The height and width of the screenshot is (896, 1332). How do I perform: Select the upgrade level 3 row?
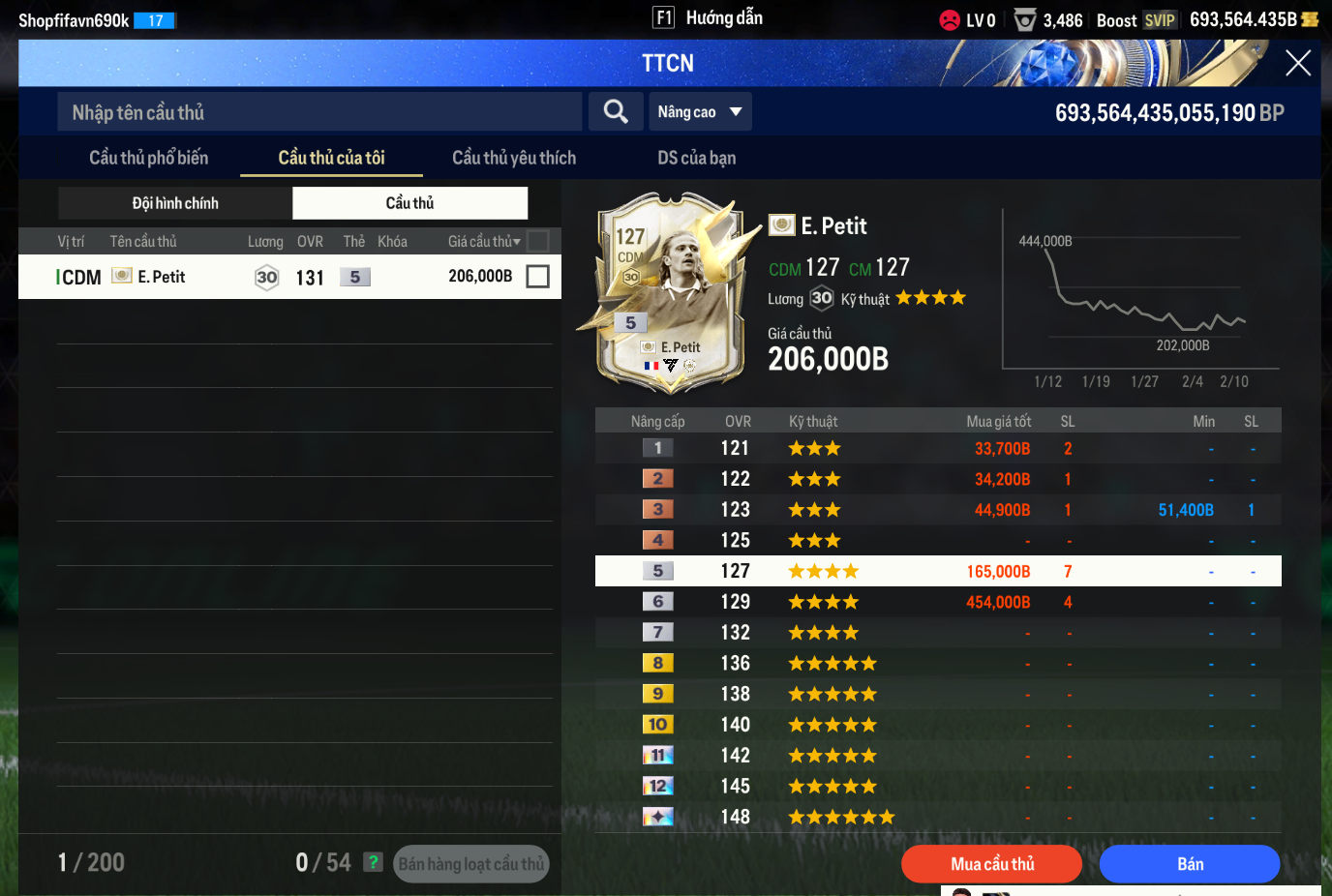[x=937, y=510]
